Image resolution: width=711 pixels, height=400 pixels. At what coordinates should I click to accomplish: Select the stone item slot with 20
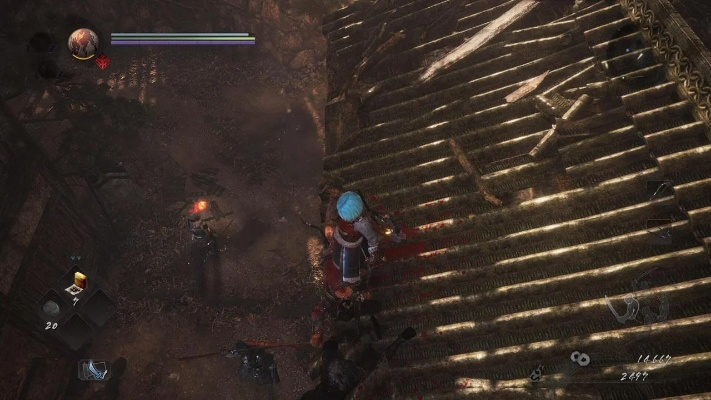pyautogui.click(x=53, y=308)
